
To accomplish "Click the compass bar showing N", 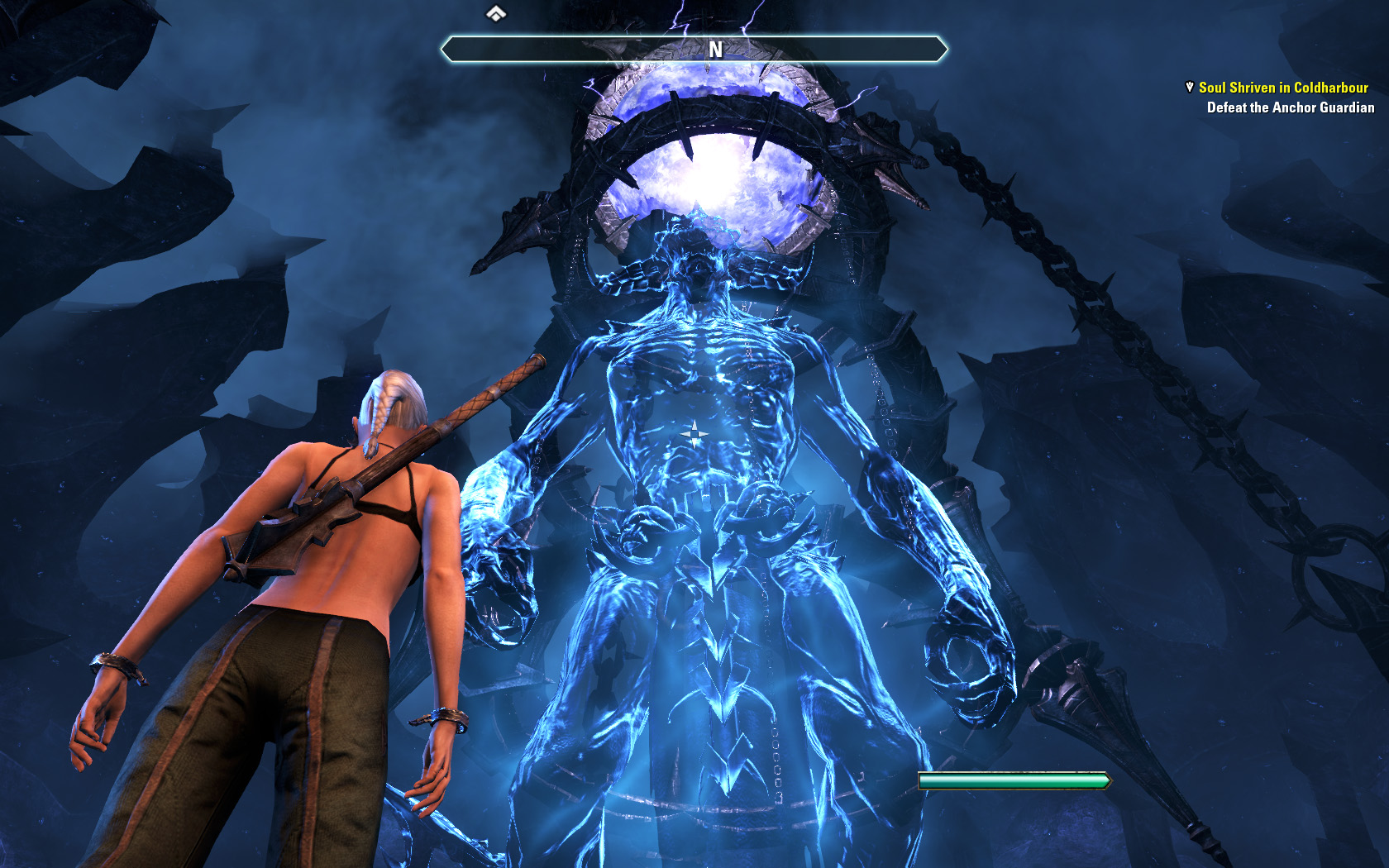I will click(x=694, y=50).
